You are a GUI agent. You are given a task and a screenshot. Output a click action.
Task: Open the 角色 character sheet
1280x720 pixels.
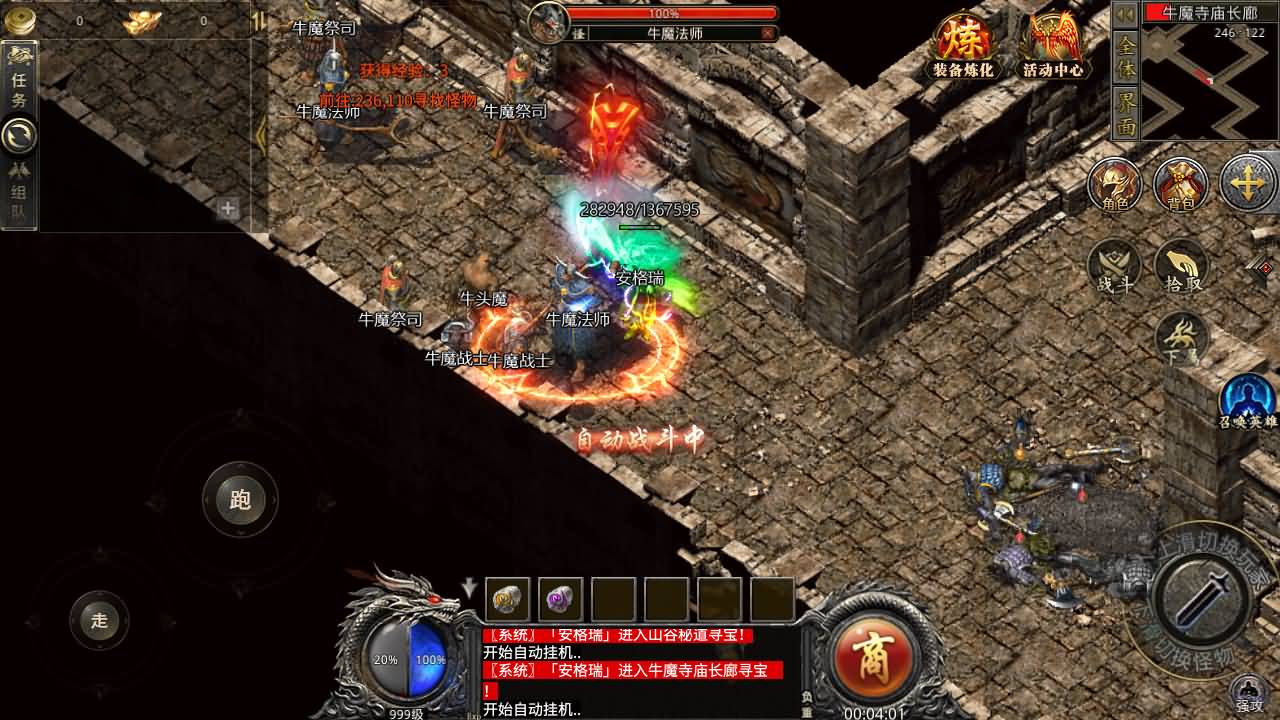[x=1115, y=185]
